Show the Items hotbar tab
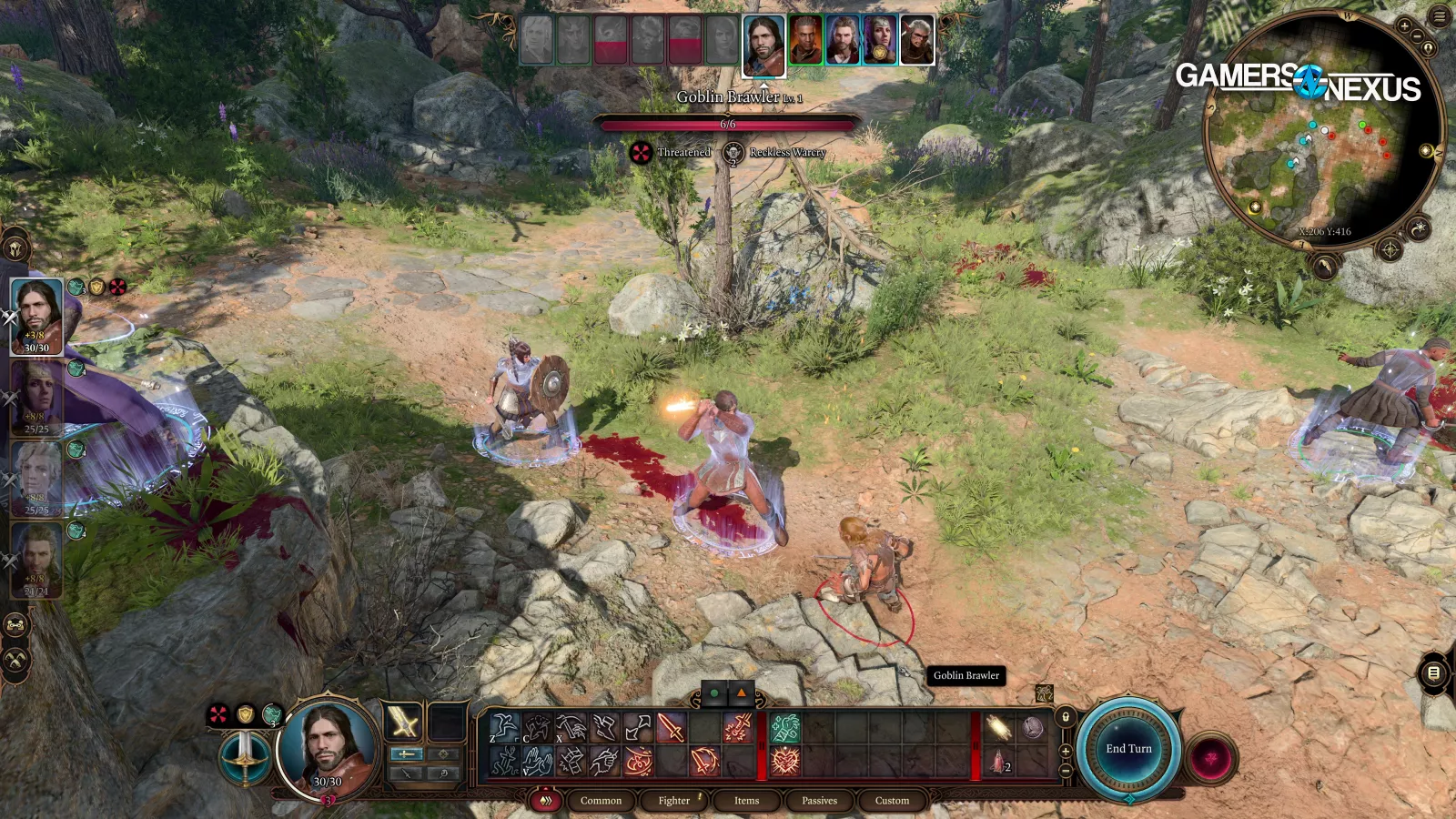Image resolution: width=1456 pixels, height=819 pixels. point(746,801)
